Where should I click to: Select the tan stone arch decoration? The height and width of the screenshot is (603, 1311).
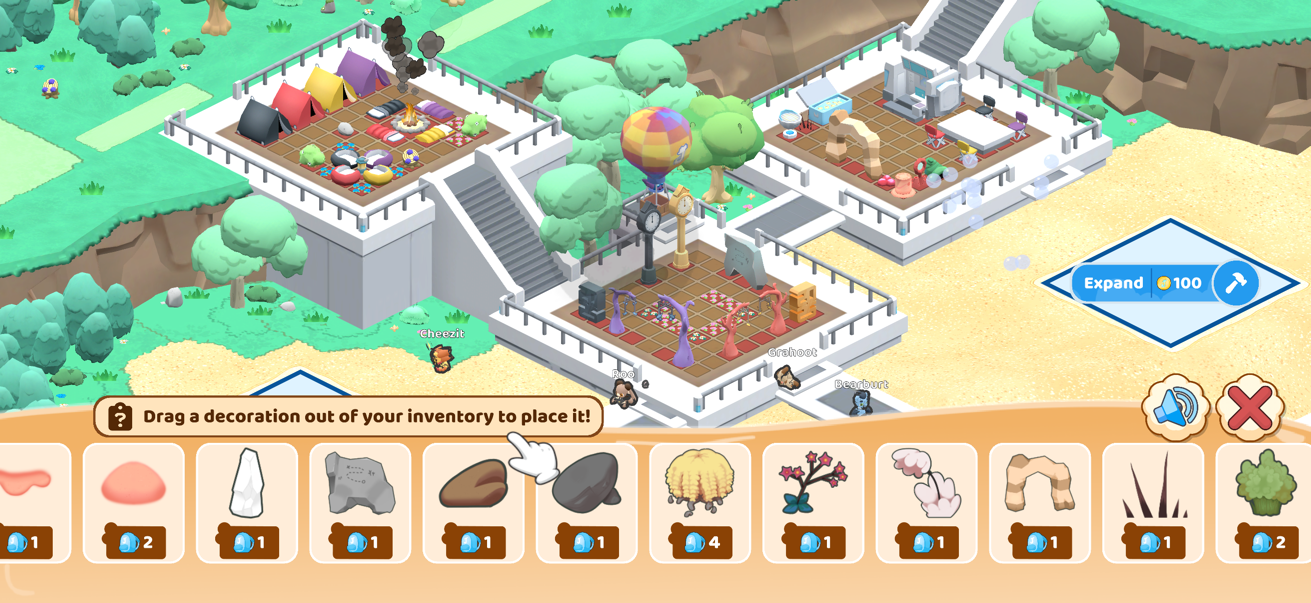(x=1040, y=502)
